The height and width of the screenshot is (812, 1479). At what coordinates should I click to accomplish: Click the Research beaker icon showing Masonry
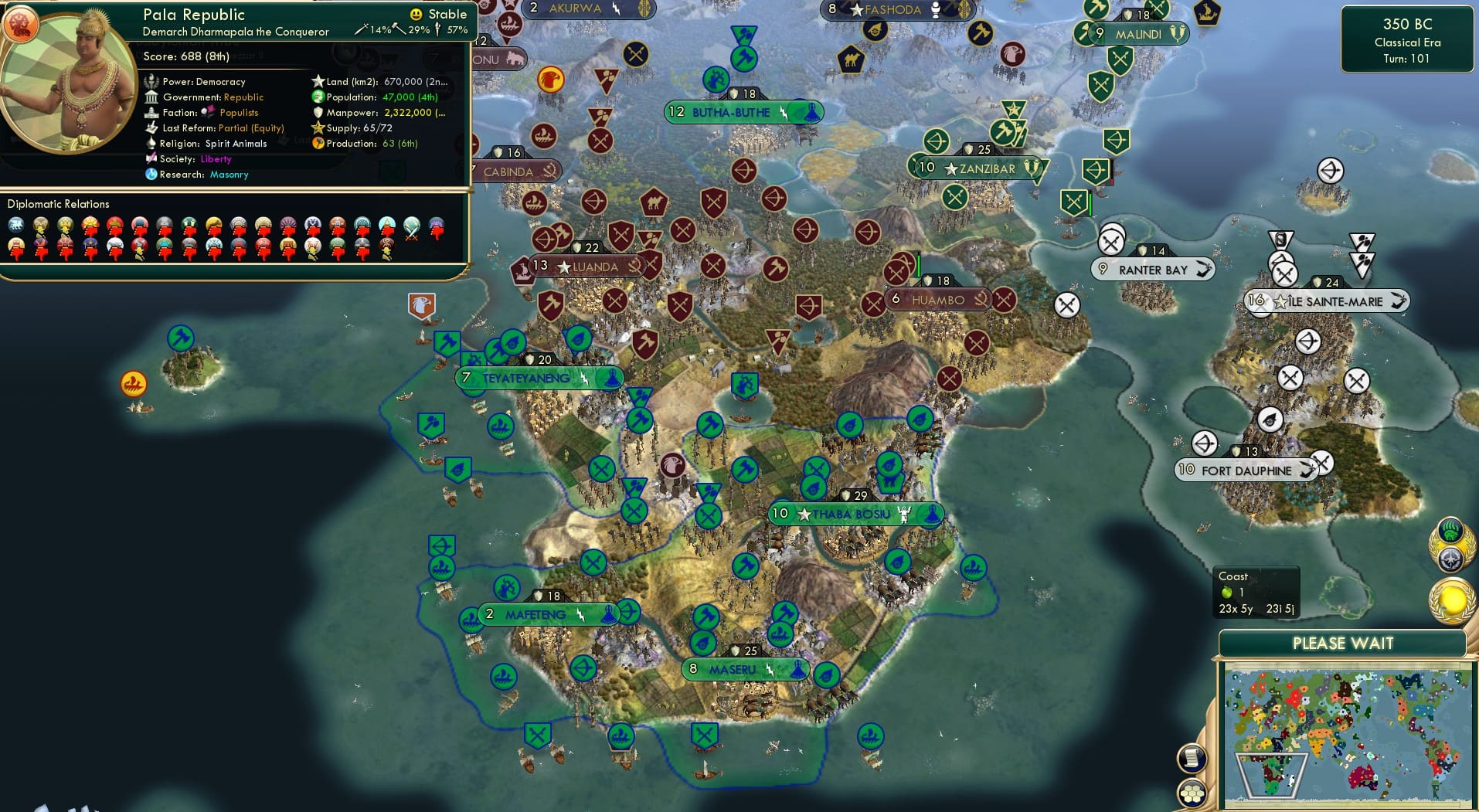coord(154,175)
